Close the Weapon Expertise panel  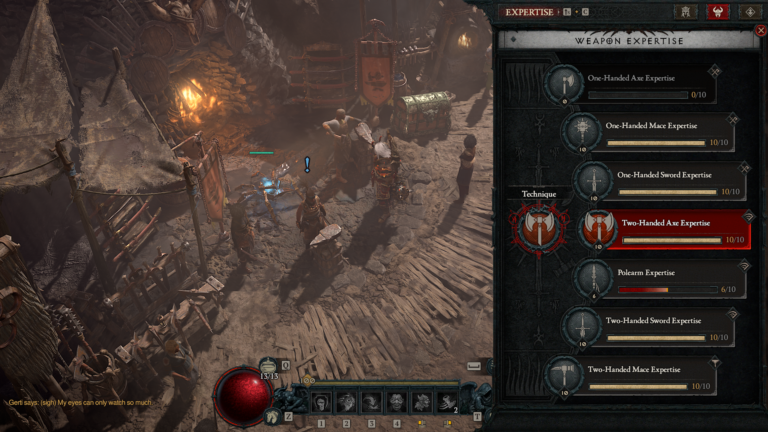(x=761, y=31)
